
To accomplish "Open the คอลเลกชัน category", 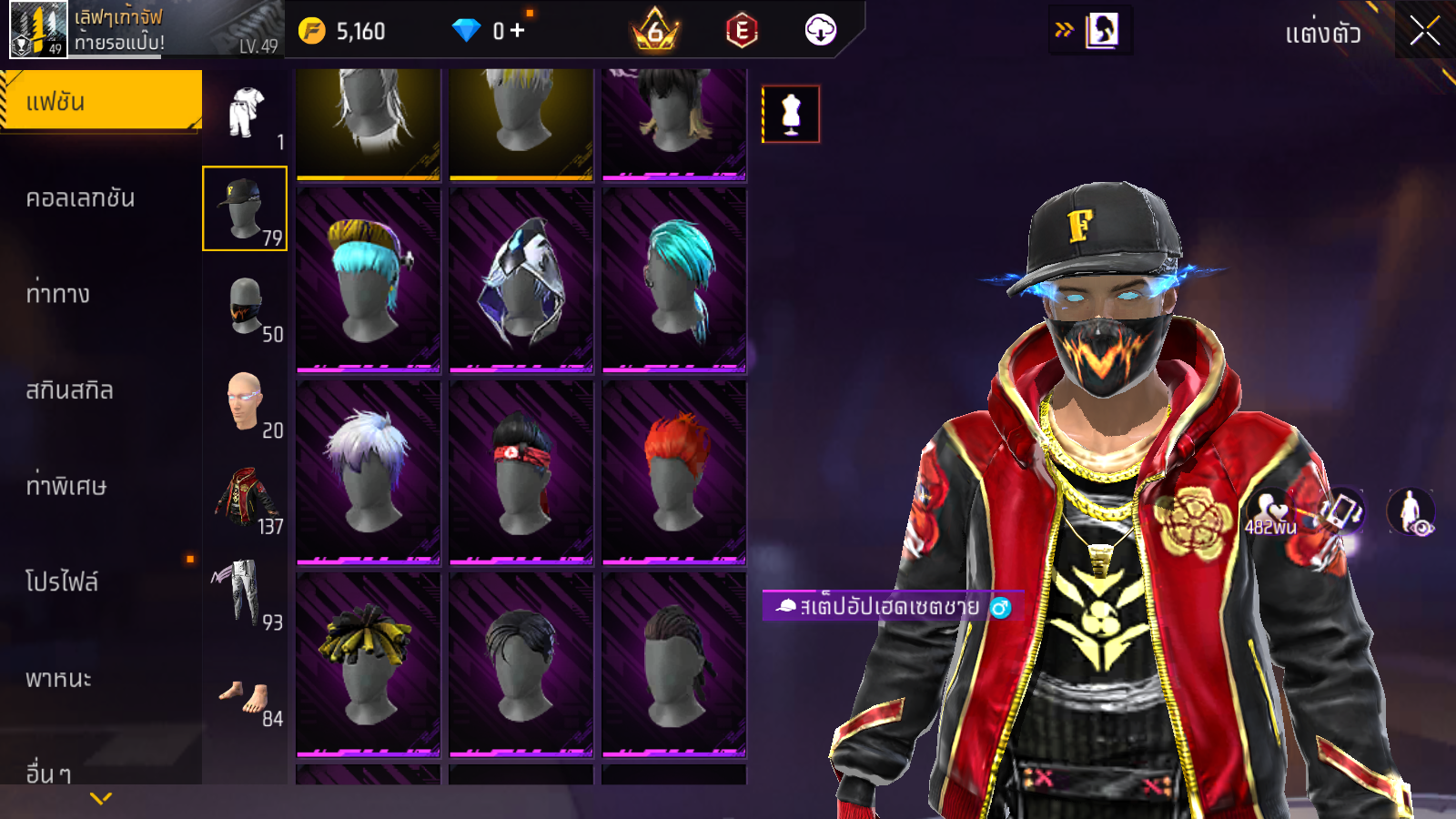I will tap(80, 198).
